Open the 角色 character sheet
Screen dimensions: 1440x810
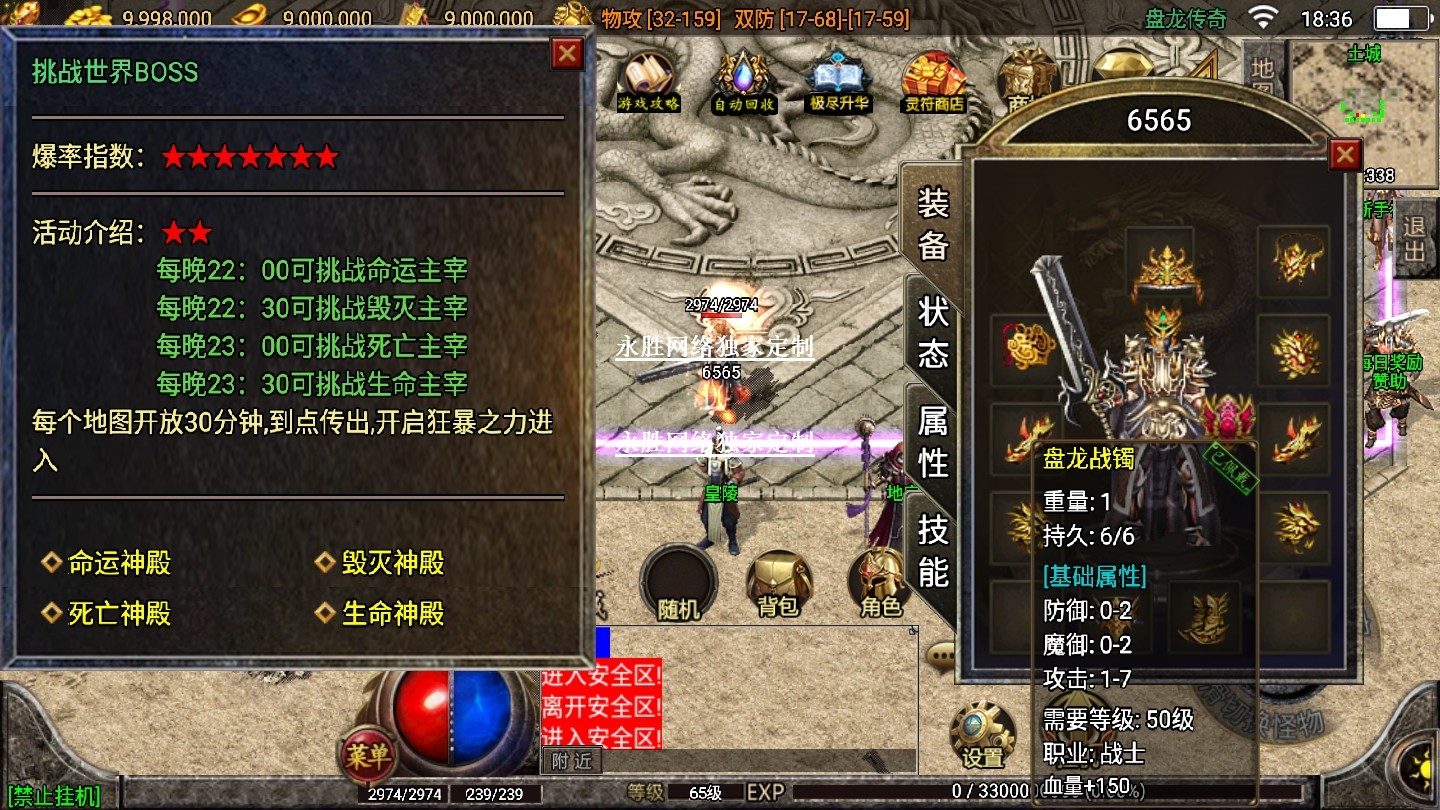880,585
